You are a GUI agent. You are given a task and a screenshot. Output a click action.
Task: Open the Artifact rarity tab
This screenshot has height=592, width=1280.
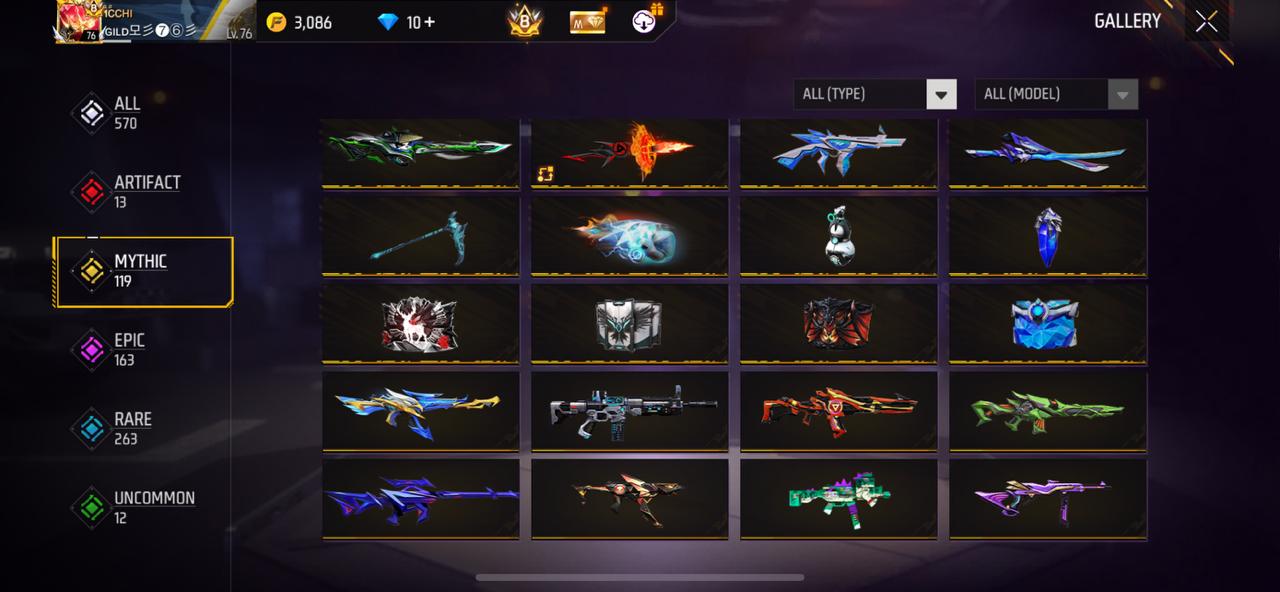145,191
